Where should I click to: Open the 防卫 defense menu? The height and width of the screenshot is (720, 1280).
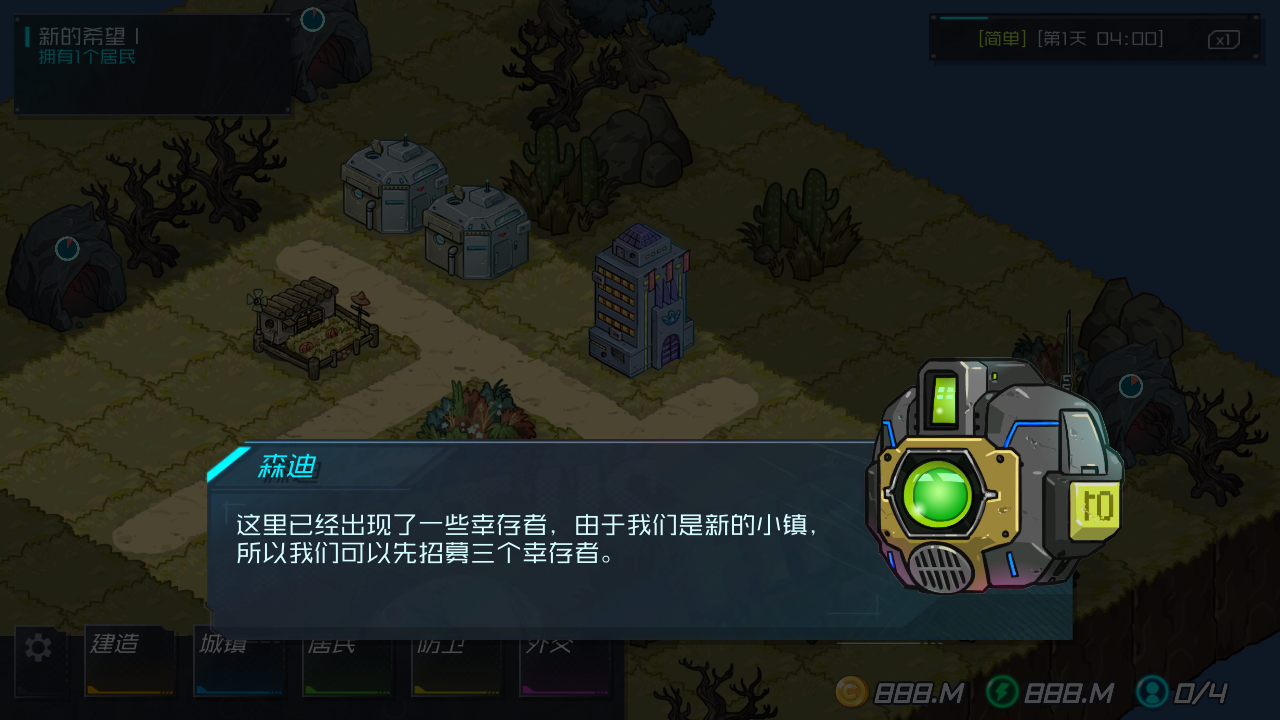click(456, 661)
